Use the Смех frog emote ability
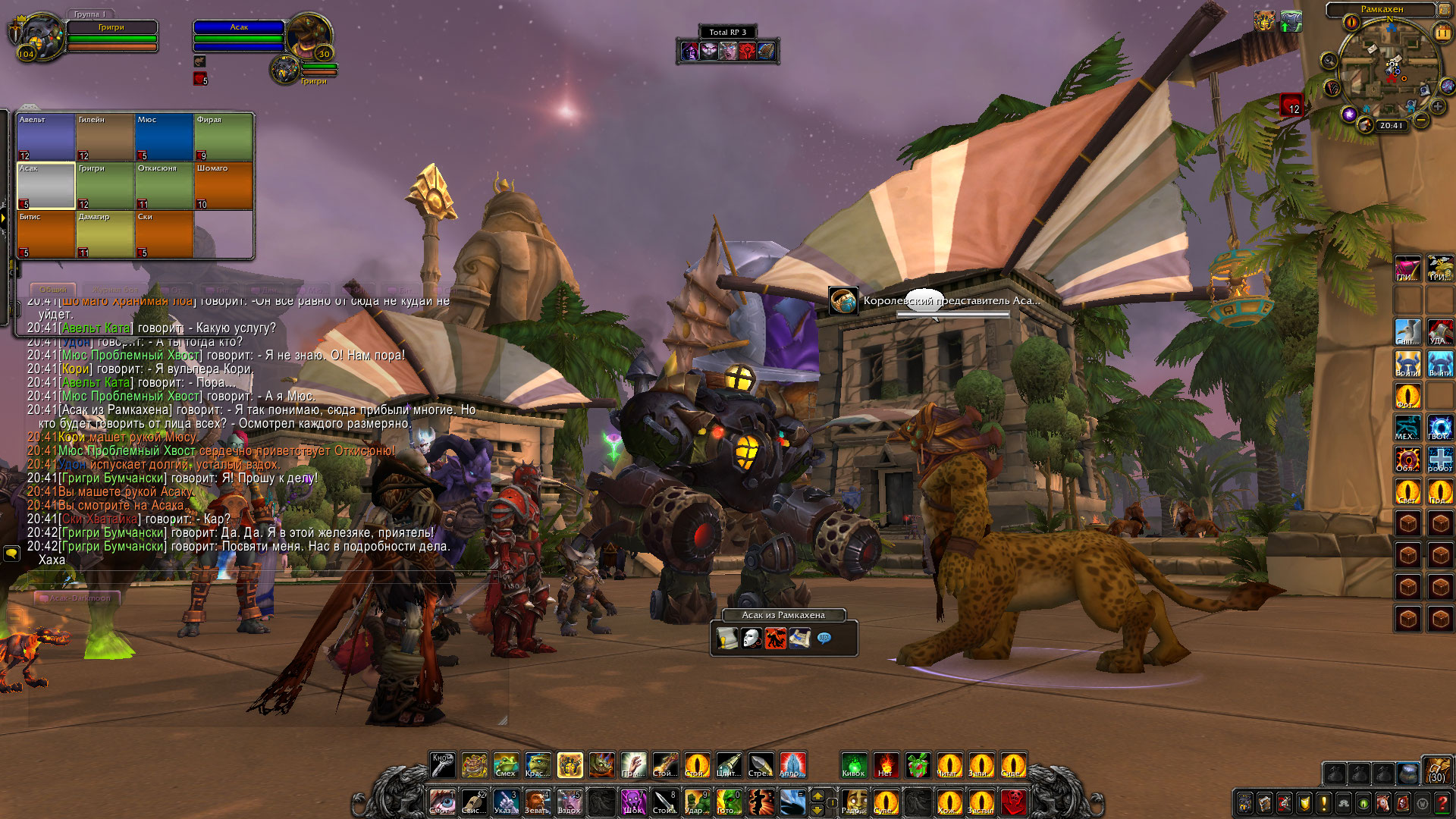This screenshot has width=1456, height=819. pyautogui.click(x=506, y=766)
